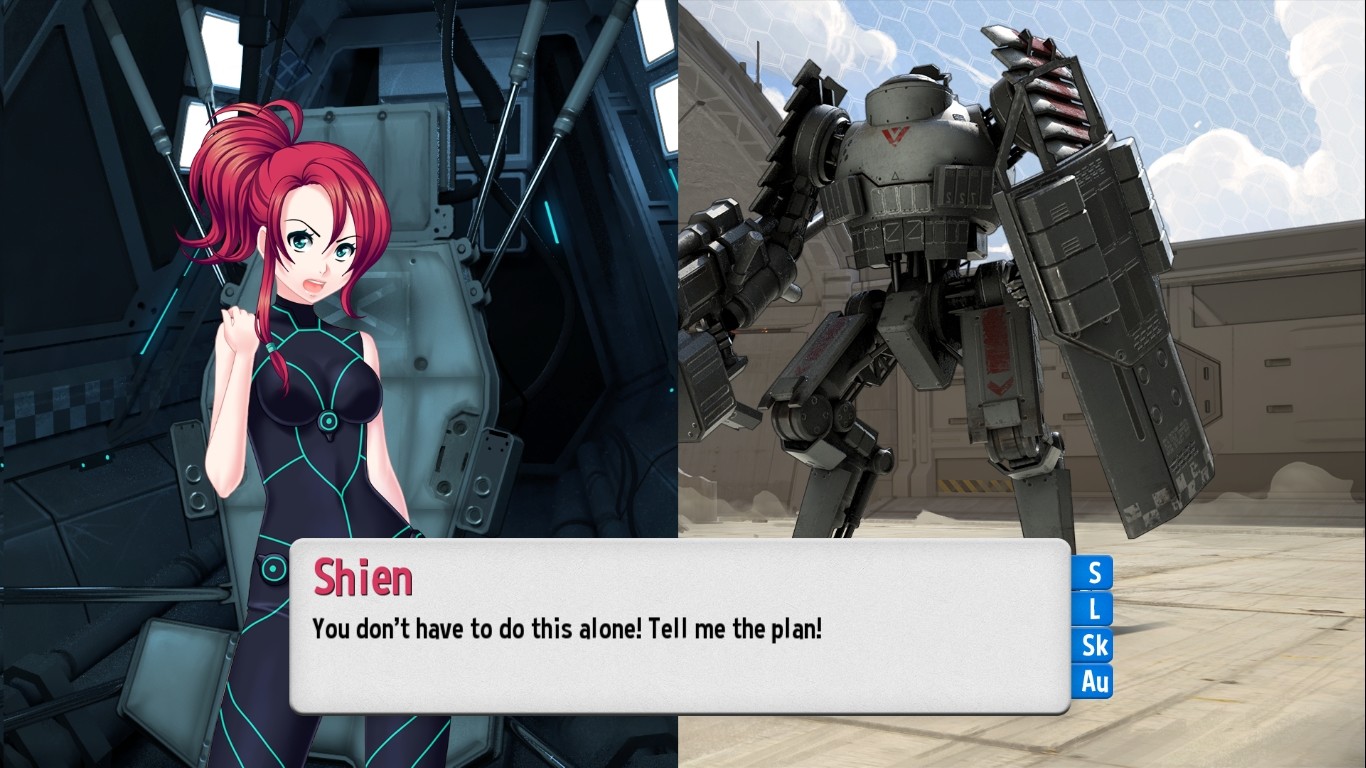Click the Shien name plate
Viewport: 1366px width, 768px height.
point(363,578)
